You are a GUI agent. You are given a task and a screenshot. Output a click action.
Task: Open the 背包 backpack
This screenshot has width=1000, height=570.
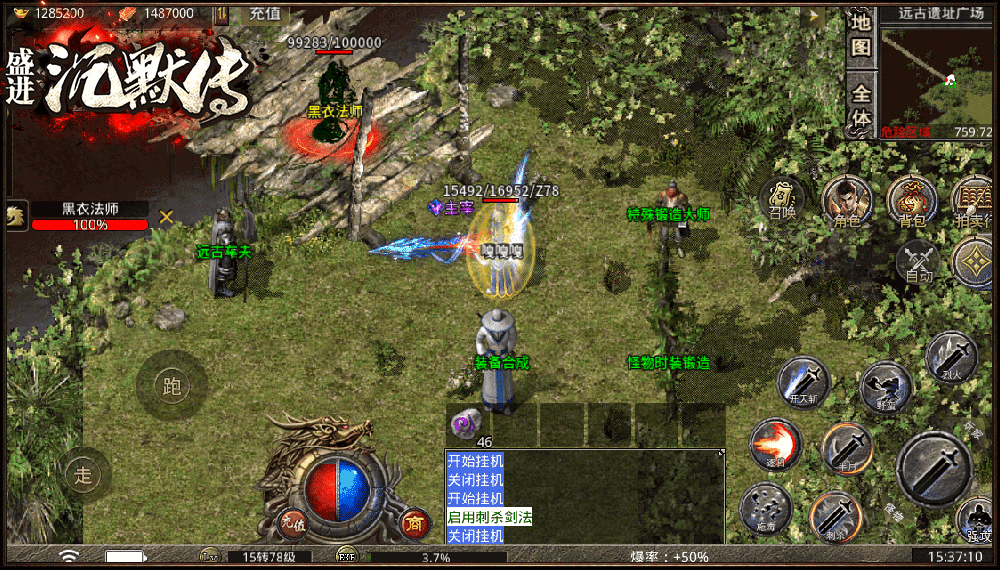click(x=911, y=201)
